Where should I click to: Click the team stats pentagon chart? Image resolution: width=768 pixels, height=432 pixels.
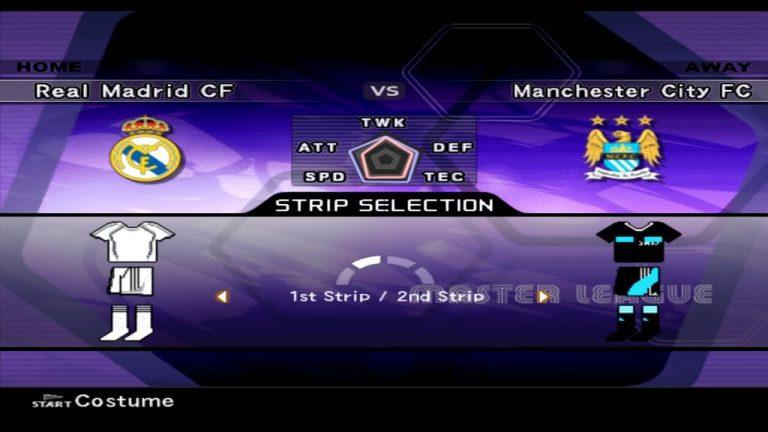point(383,160)
